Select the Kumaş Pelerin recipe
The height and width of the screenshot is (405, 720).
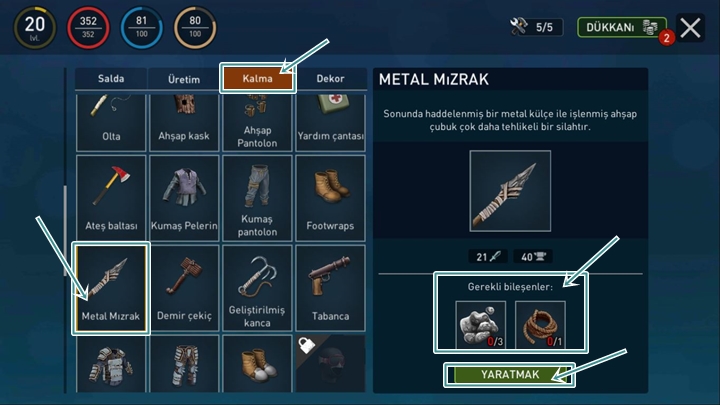pos(184,197)
